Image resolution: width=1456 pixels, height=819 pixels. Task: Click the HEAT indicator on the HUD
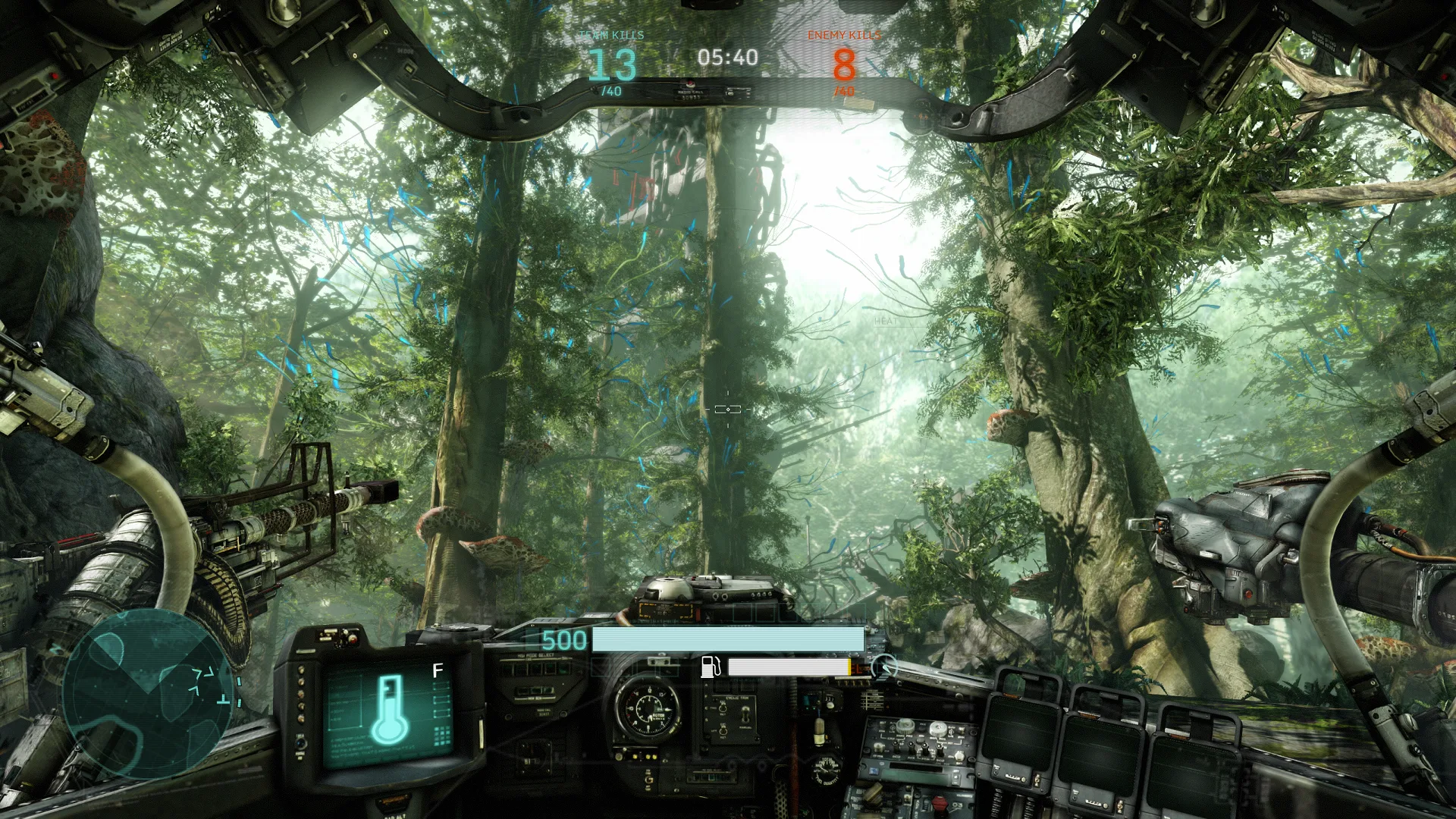[884, 321]
